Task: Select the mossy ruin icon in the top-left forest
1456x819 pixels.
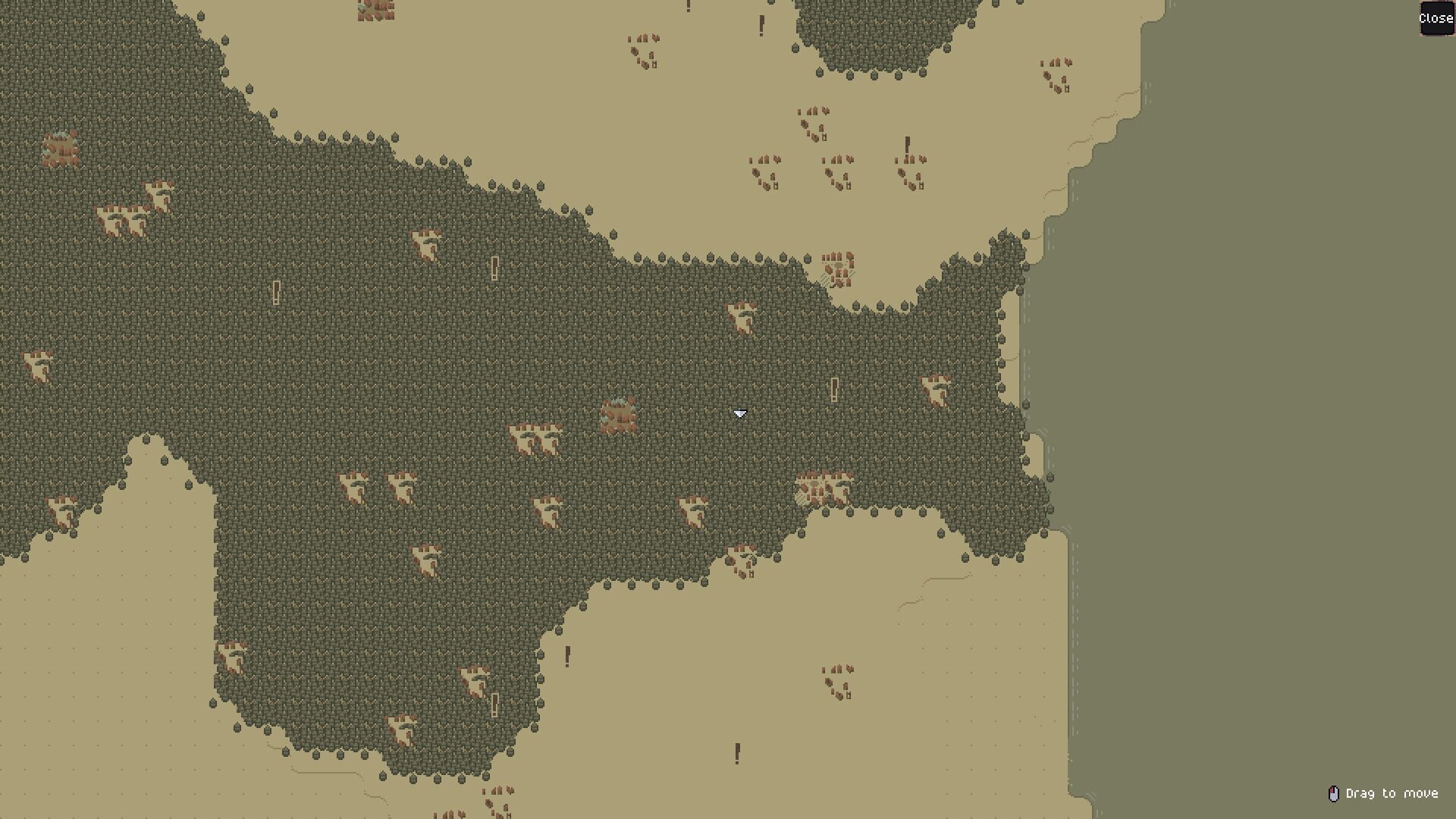Action: point(61,149)
